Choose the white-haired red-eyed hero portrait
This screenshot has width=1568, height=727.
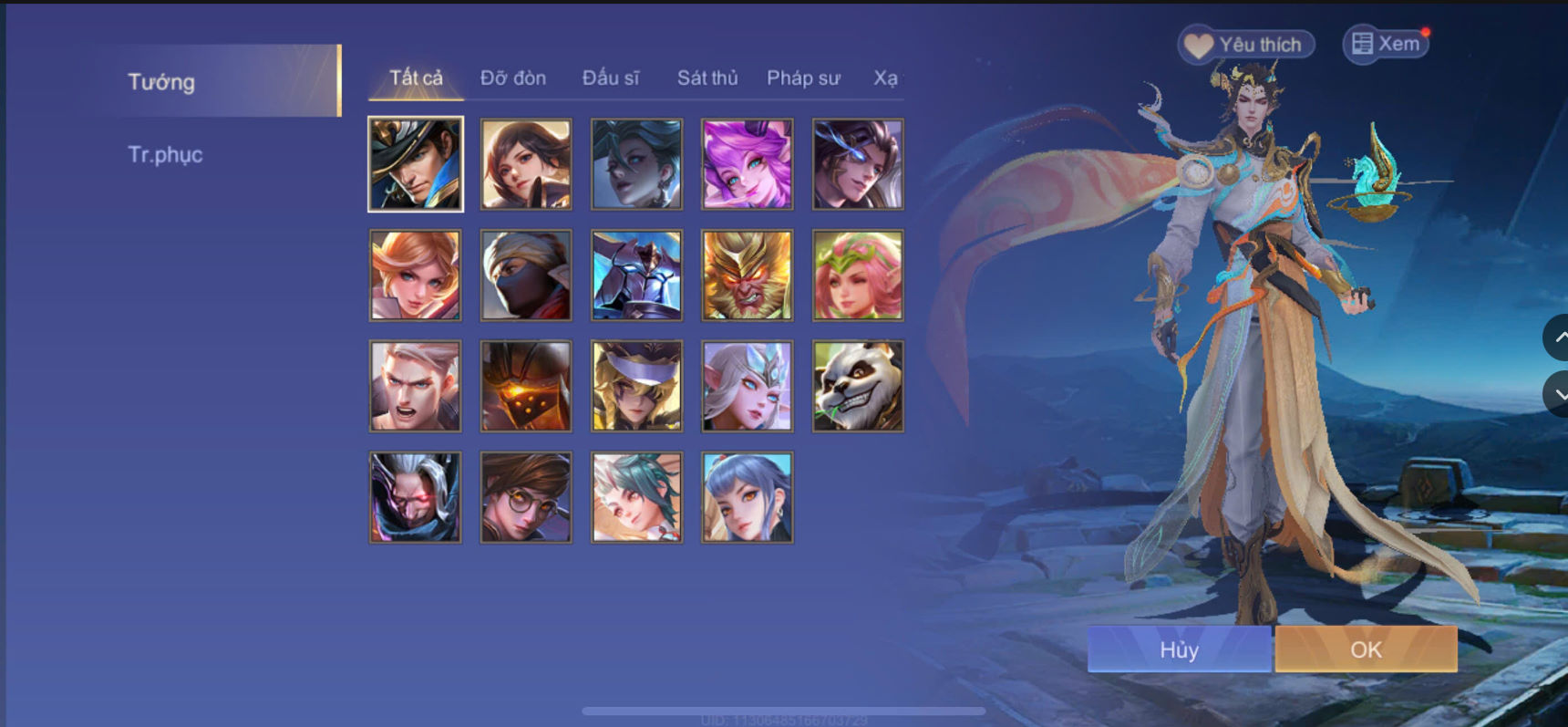click(415, 496)
